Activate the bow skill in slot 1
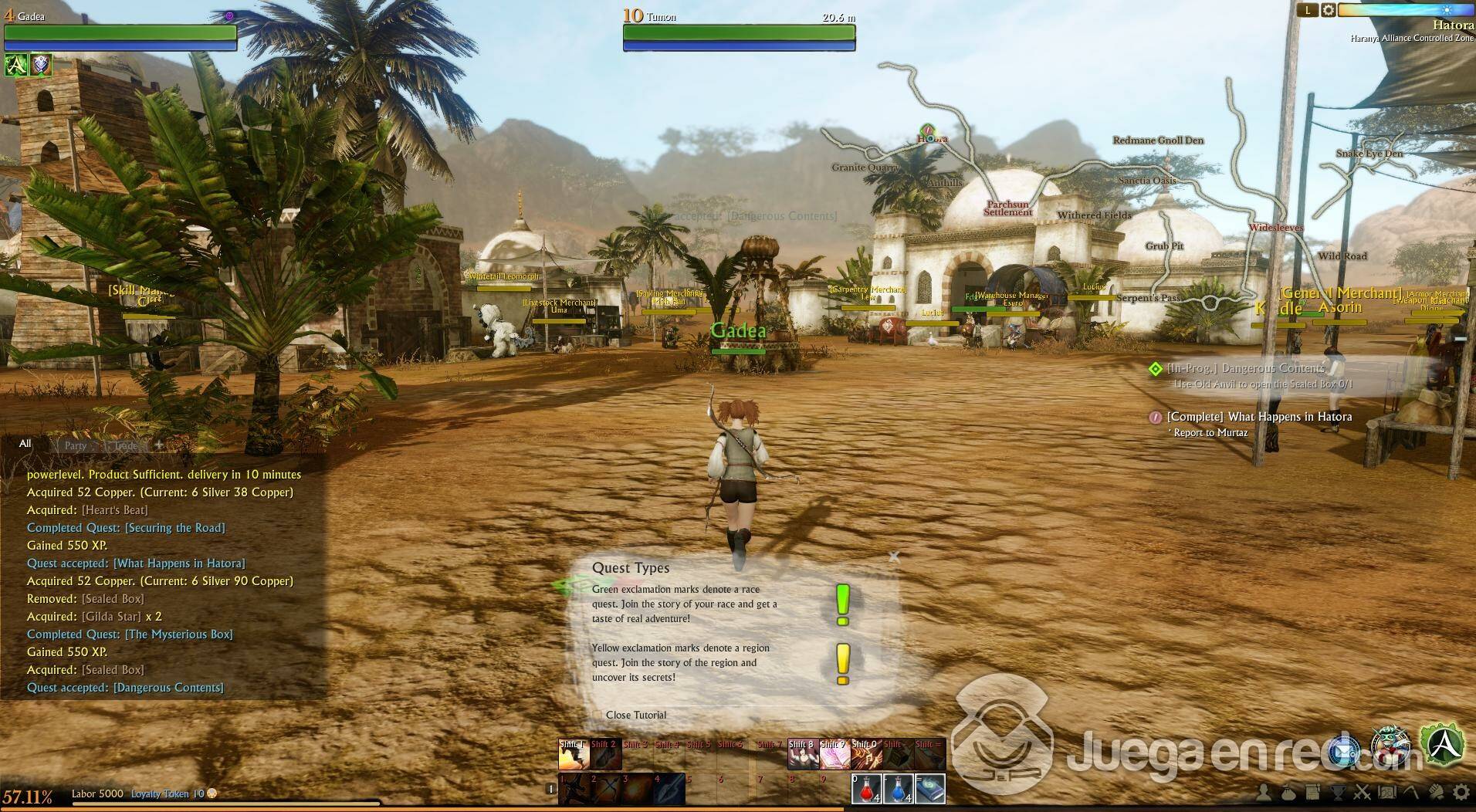This screenshot has width=1476, height=812. [574, 789]
